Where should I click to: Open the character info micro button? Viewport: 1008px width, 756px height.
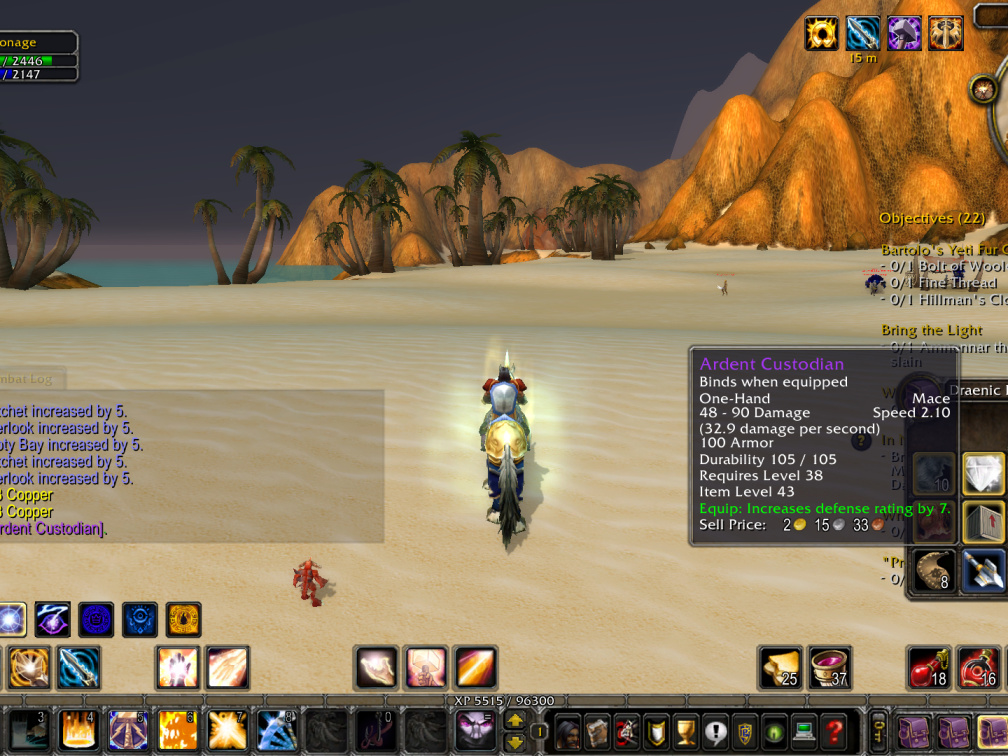[568, 732]
